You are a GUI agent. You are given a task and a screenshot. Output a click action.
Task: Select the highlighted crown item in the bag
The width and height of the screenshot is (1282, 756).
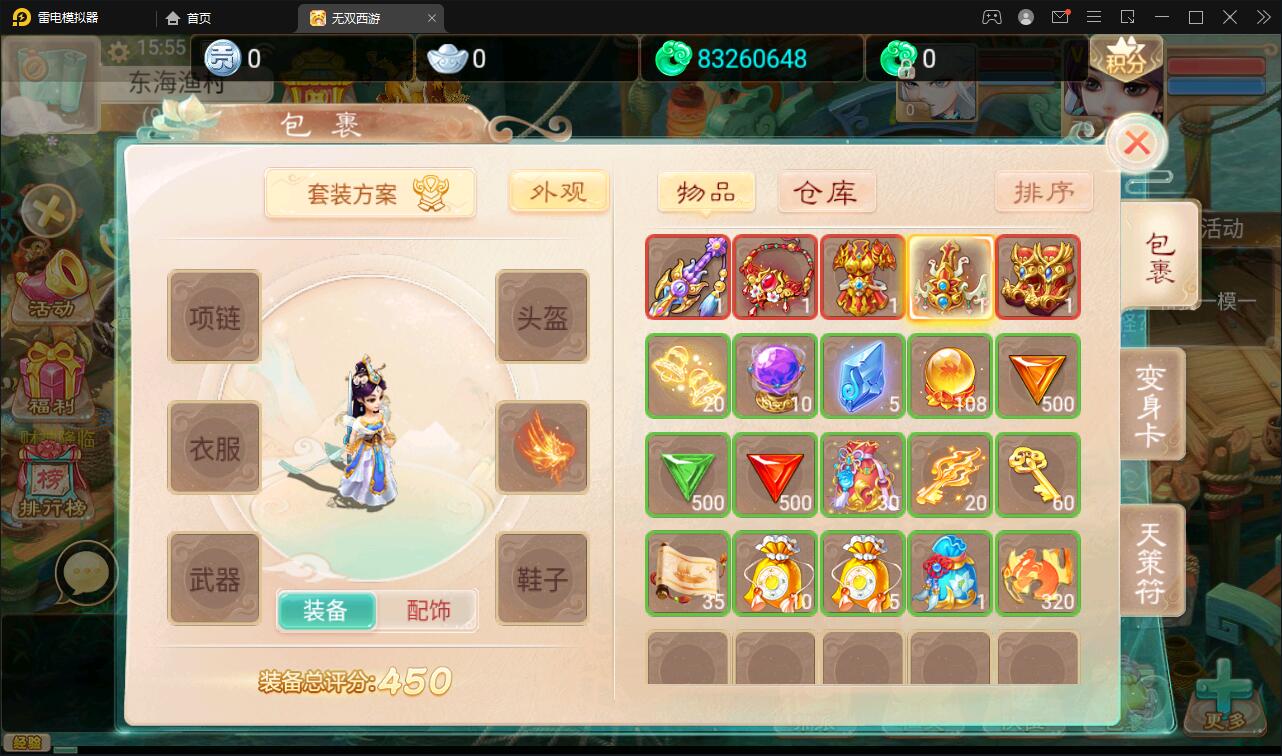950,277
